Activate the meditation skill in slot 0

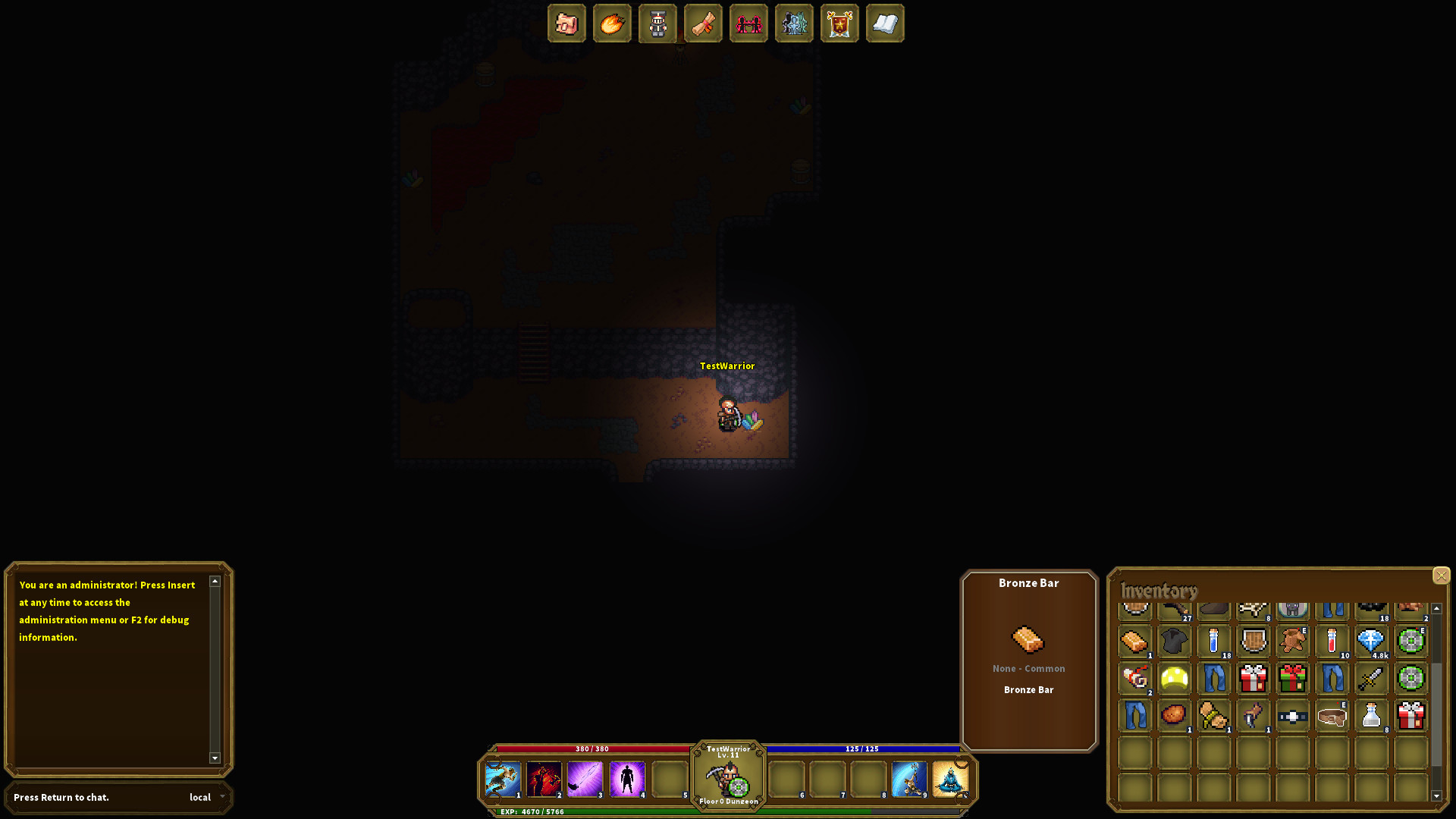952,779
